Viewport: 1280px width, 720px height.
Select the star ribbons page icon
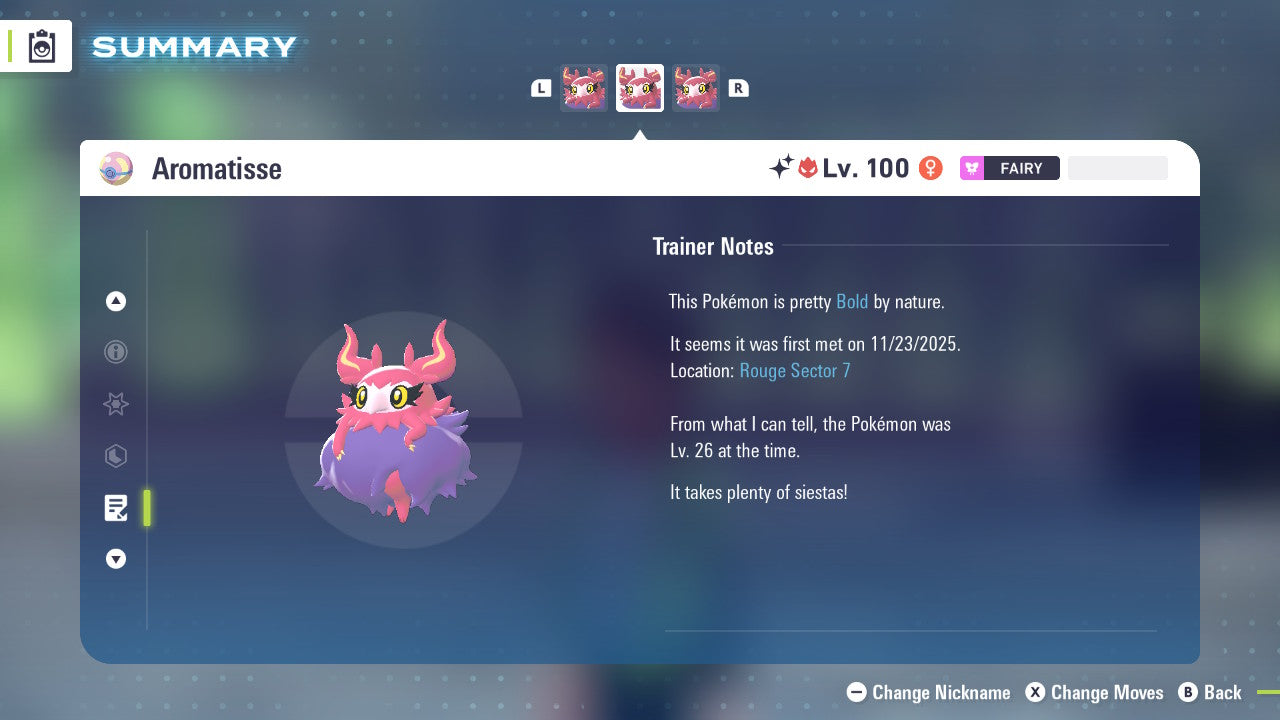[x=115, y=404]
